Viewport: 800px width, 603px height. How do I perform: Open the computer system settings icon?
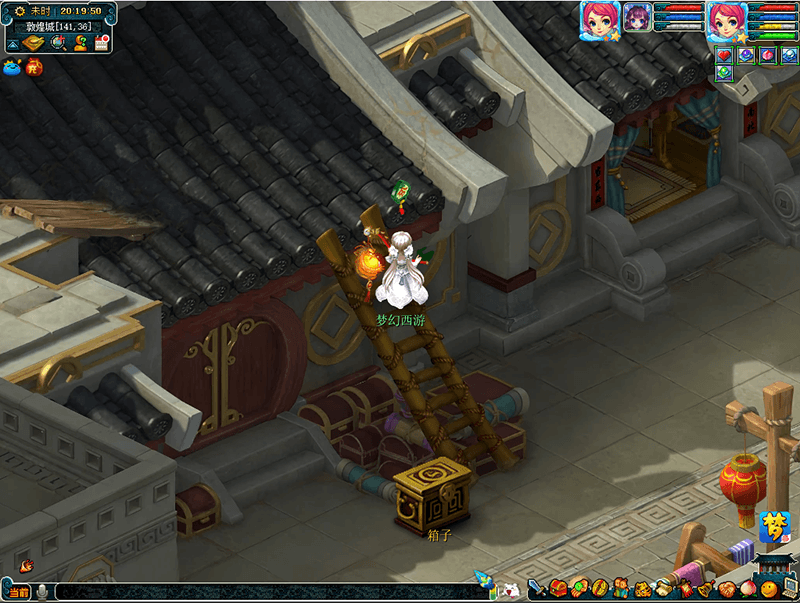789,588
